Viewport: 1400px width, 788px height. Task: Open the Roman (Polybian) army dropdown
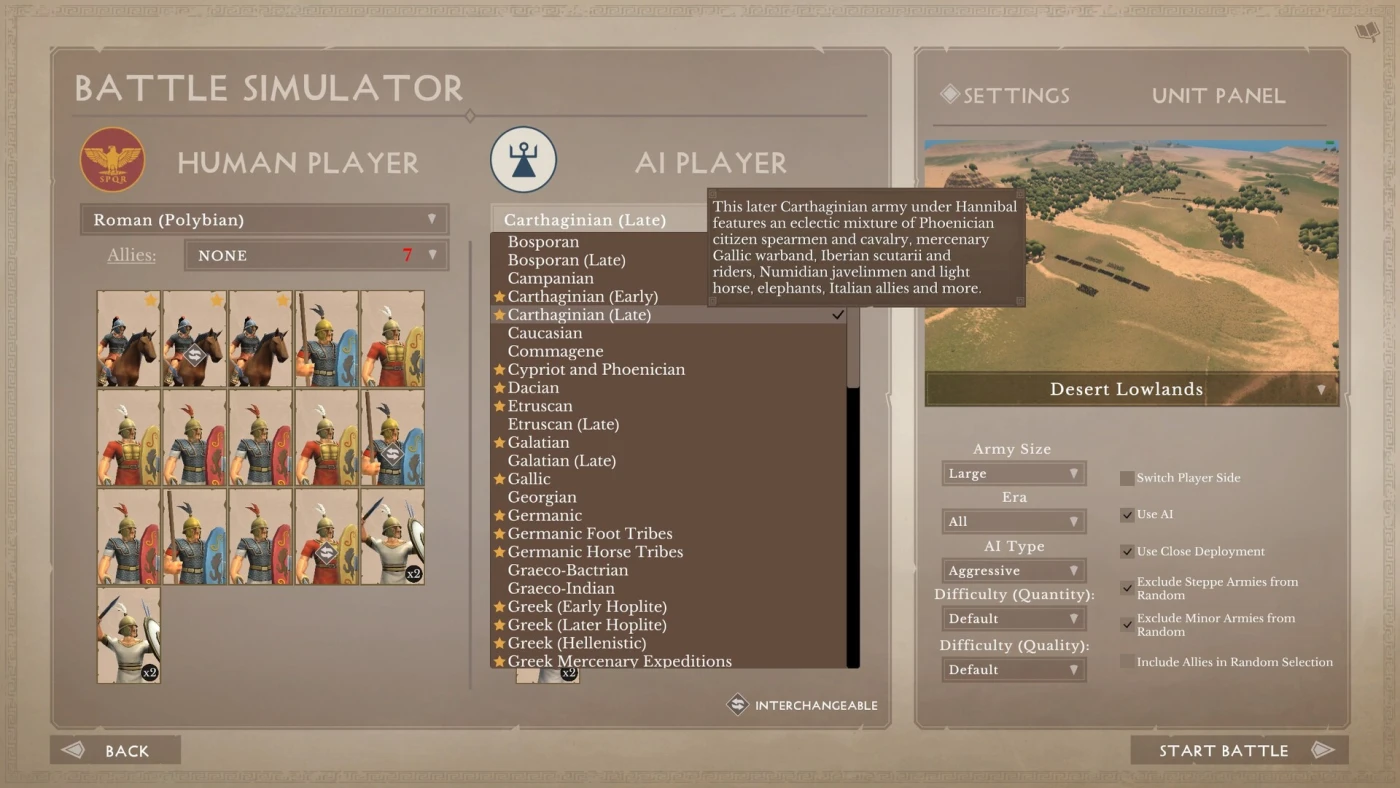pos(264,220)
